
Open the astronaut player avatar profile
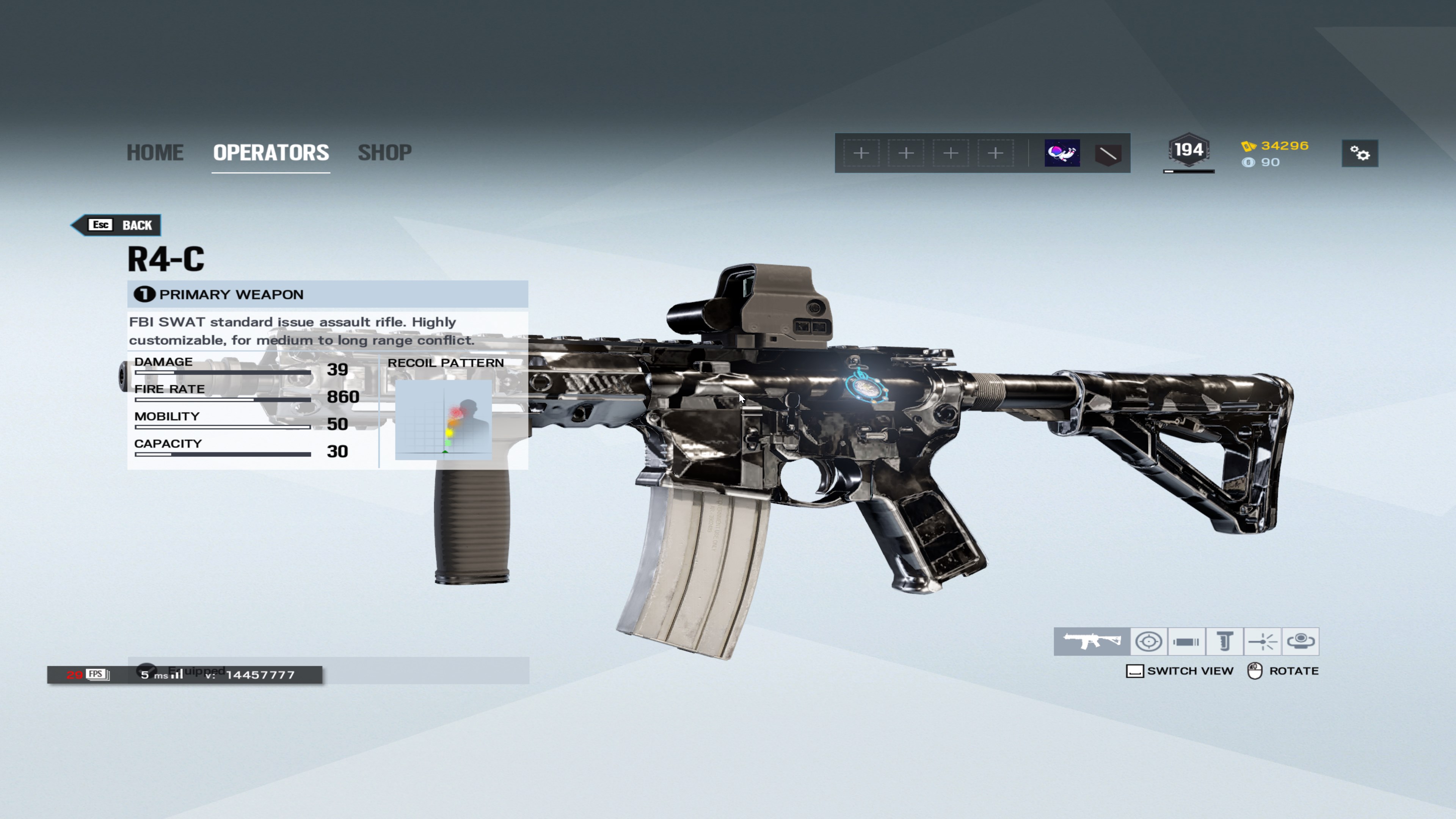1062,153
